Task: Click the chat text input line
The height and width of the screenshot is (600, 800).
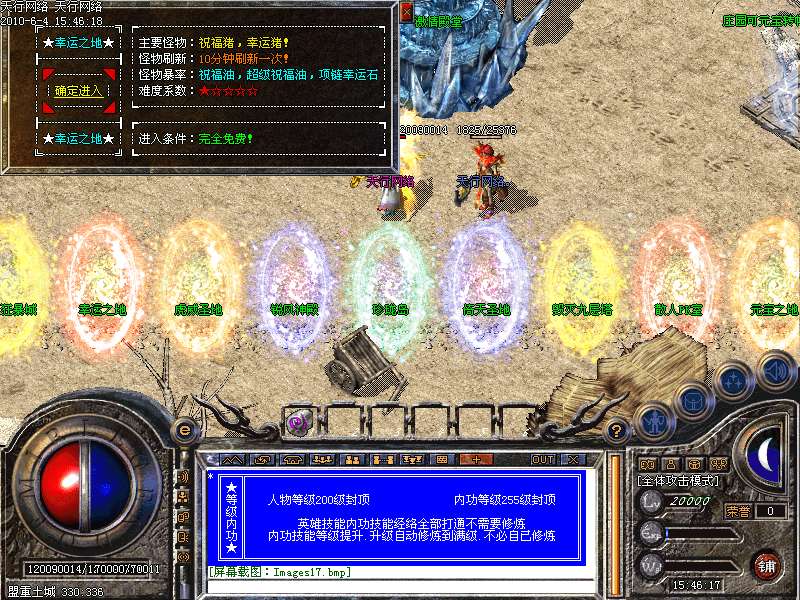Action: 400,572
